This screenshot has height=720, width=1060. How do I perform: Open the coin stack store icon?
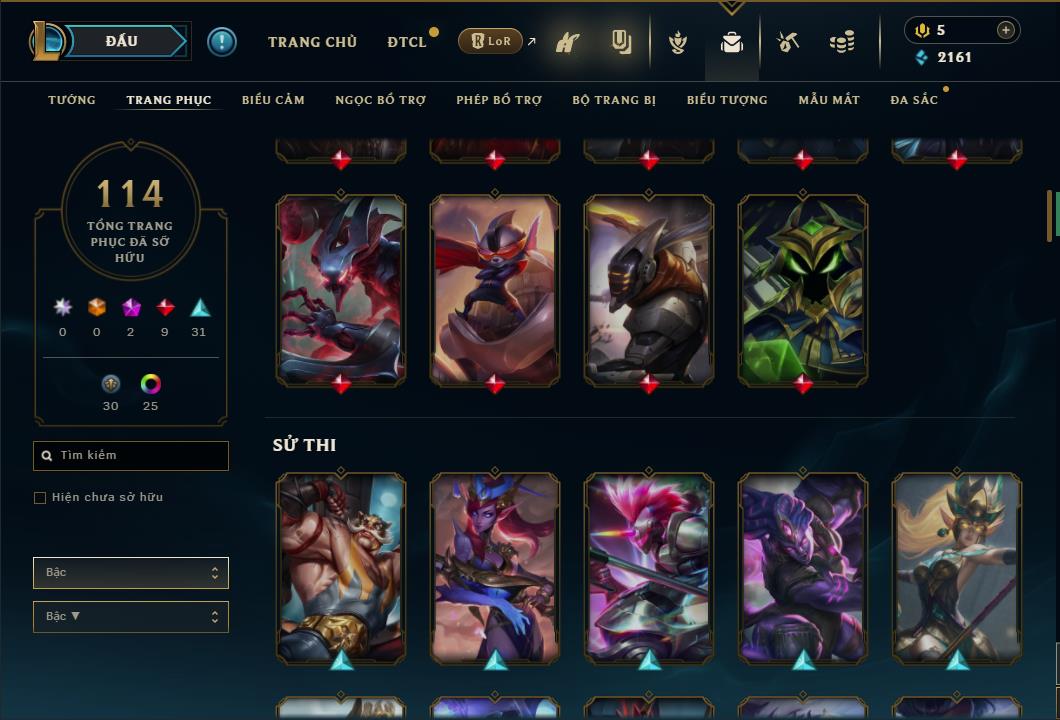(842, 42)
